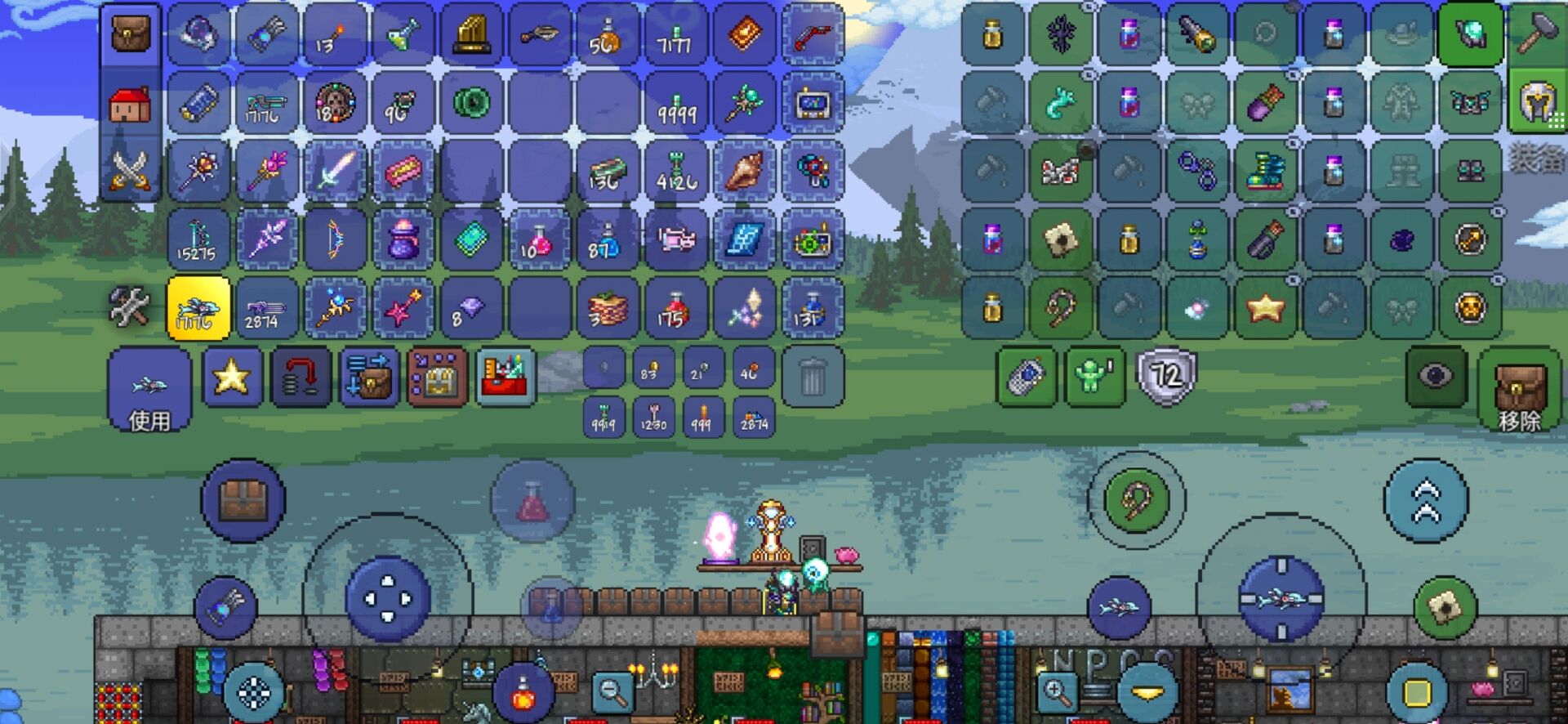The width and height of the screenshot is (1568, 724).
Task: Open the gray hammer tab above the helmet
Action: point(1536,35)
